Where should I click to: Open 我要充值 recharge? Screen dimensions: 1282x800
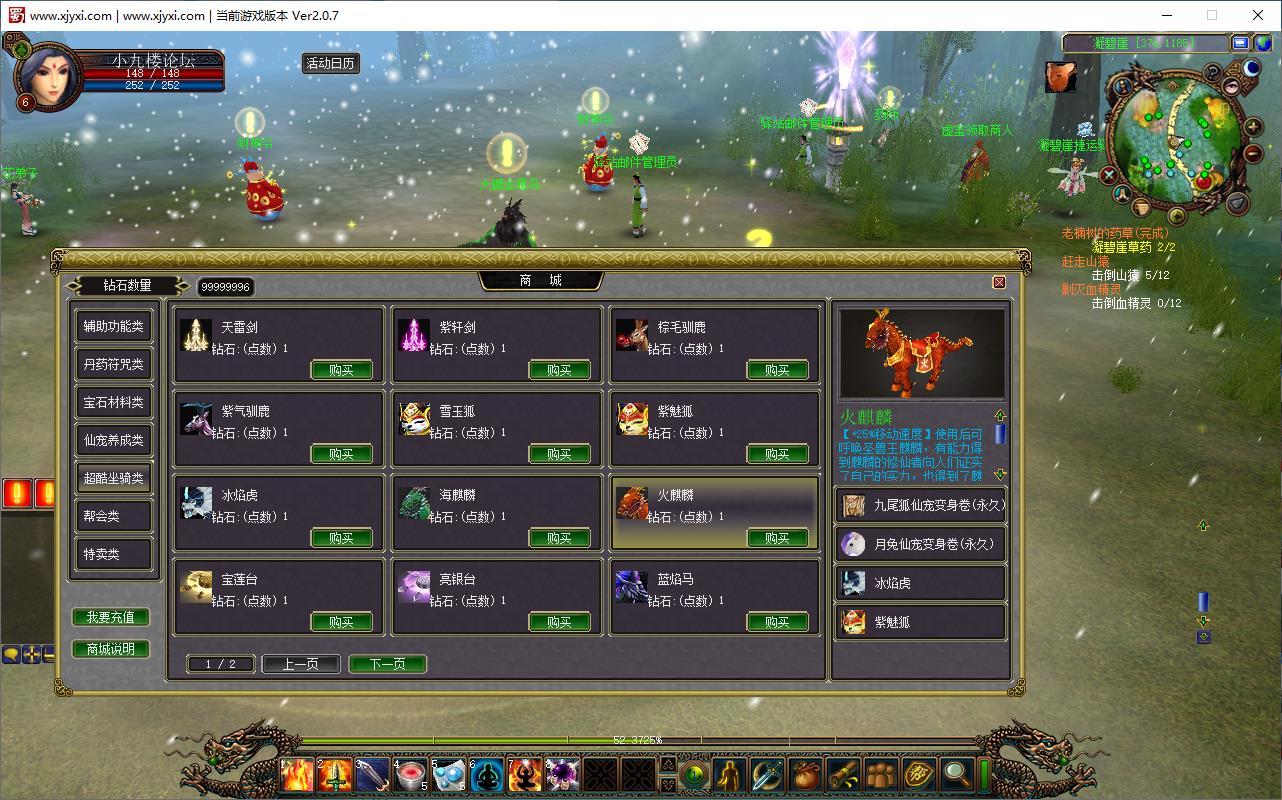111,617
